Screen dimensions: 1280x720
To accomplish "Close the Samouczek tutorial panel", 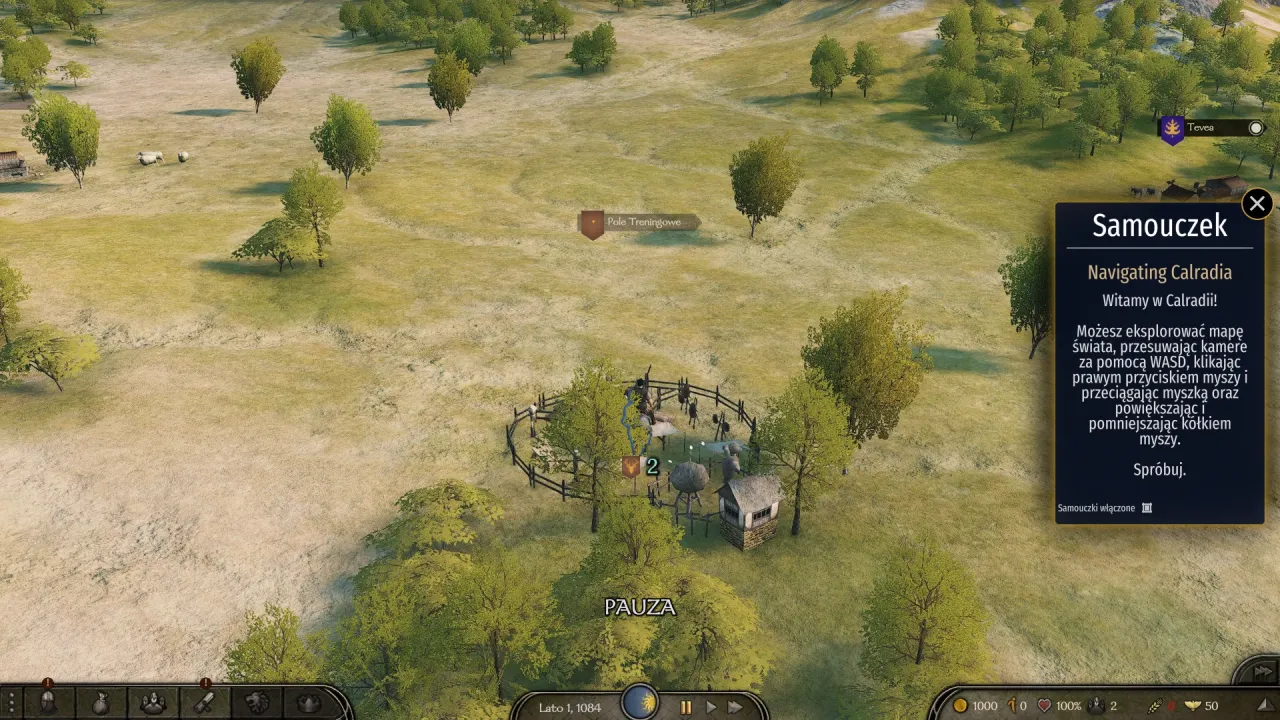I will 1257,204.
